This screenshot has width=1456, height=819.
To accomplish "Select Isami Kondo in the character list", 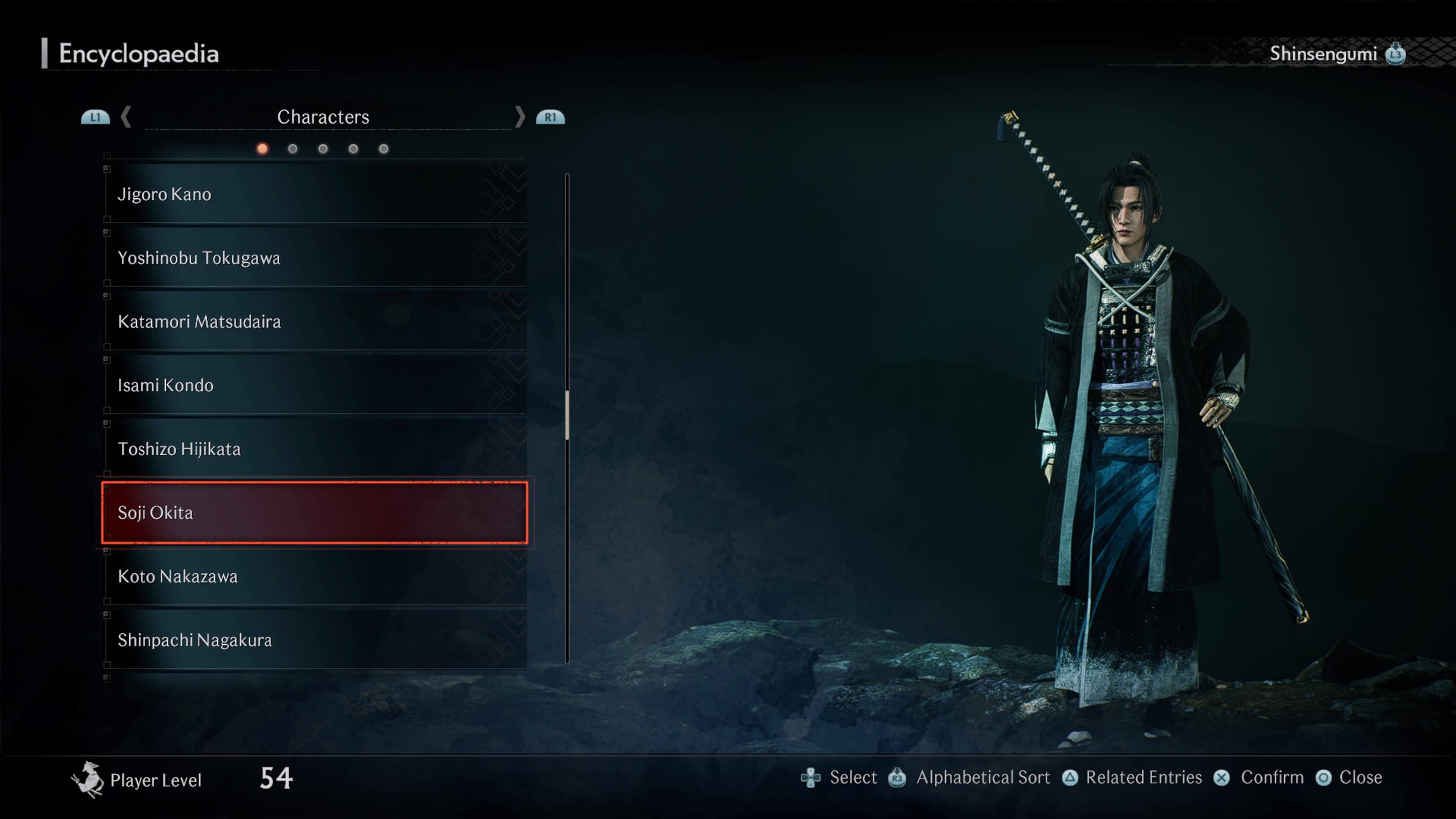I will coord(314,386).
